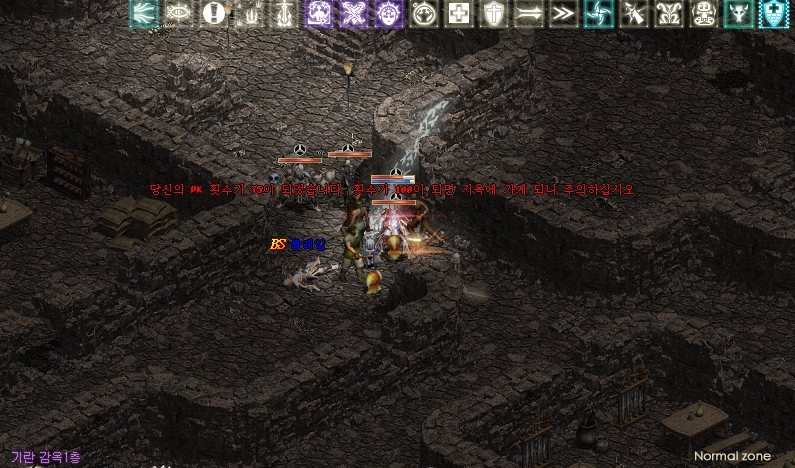
Task: Click the exclamation mark circle icon
Action: (213, 13)
